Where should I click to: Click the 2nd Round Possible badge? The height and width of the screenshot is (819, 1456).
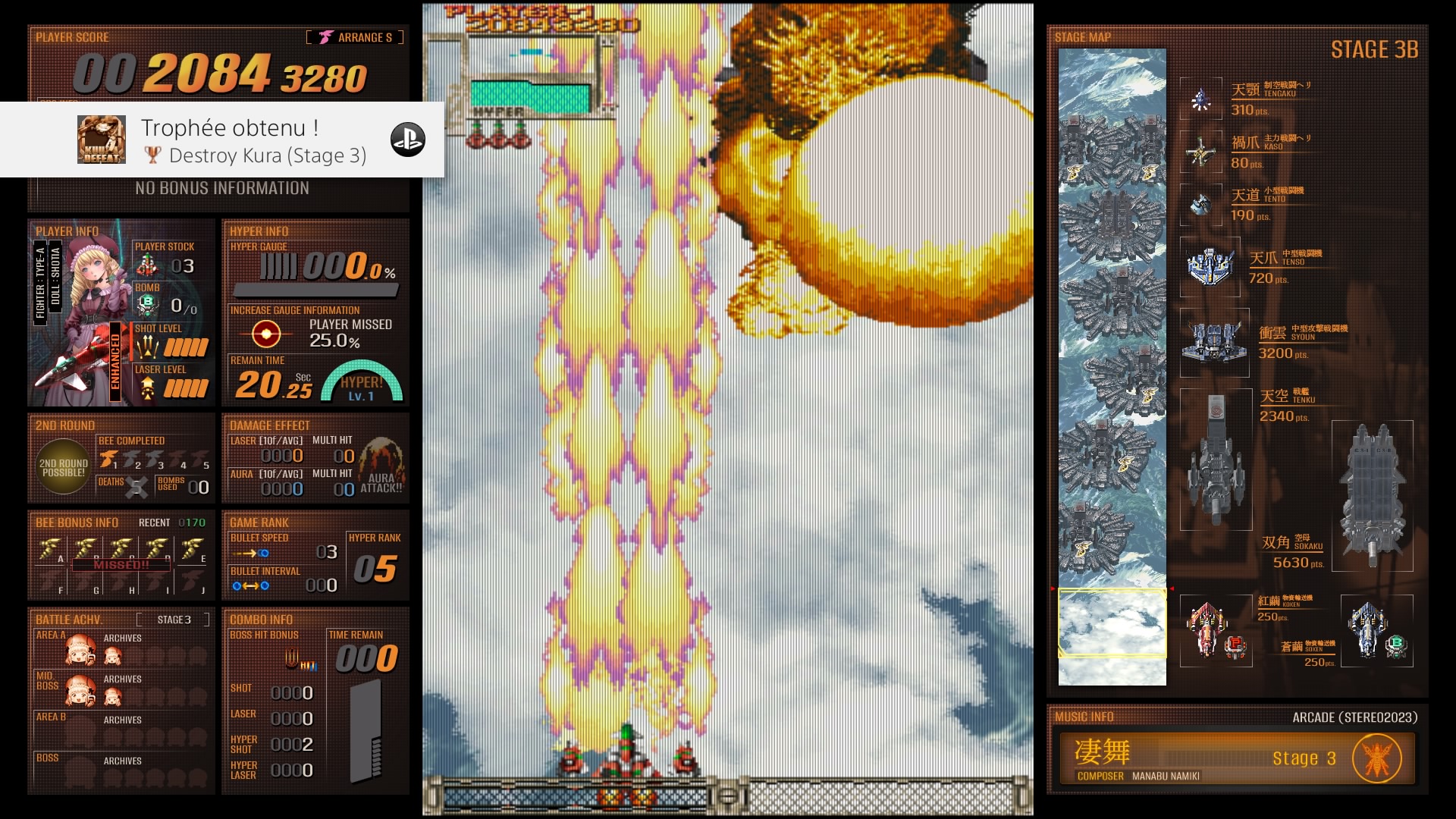[x=64, y=467]
